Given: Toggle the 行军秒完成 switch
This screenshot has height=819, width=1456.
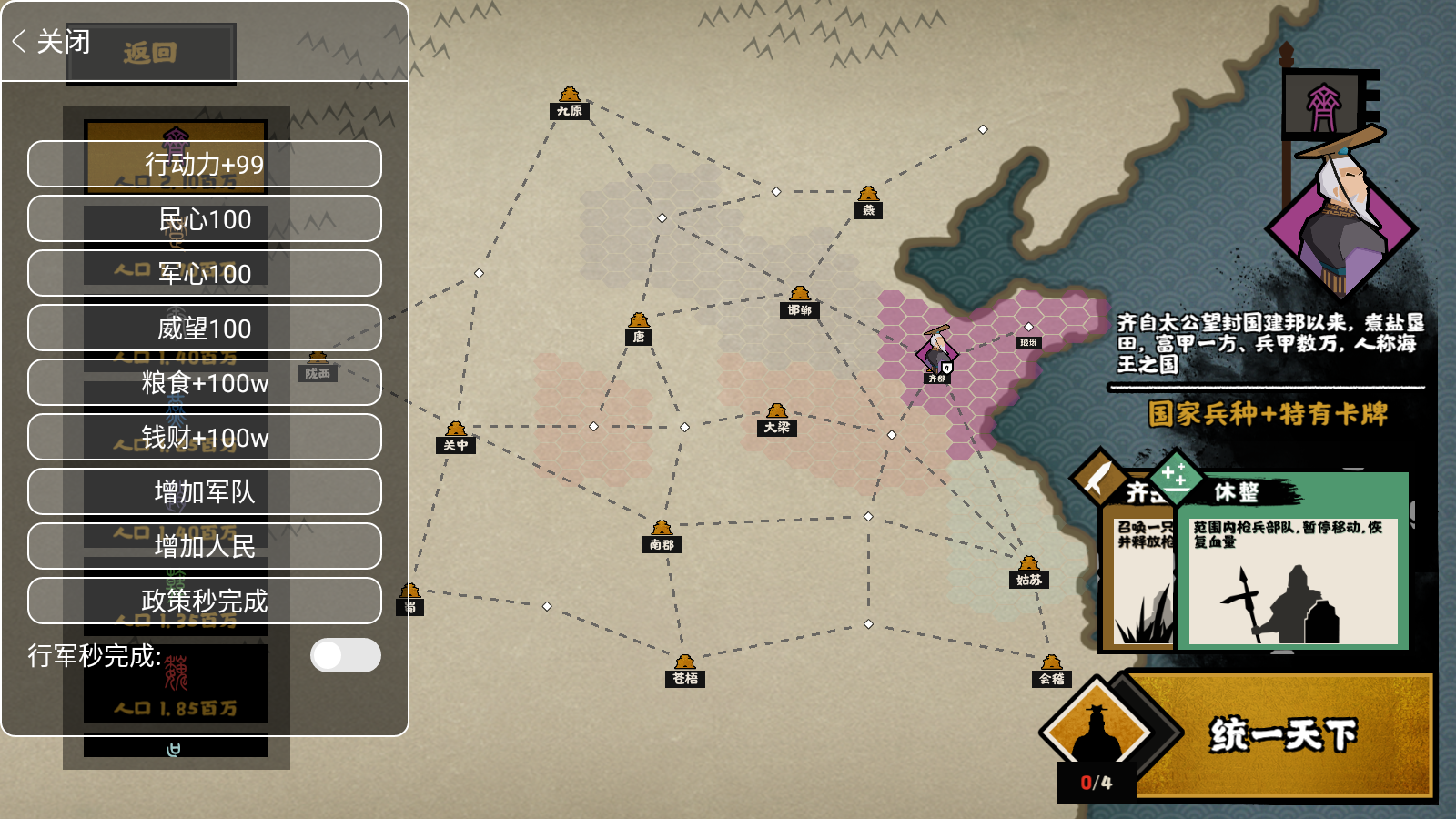Looking at the screenshot, I should (x=345, y=655).
